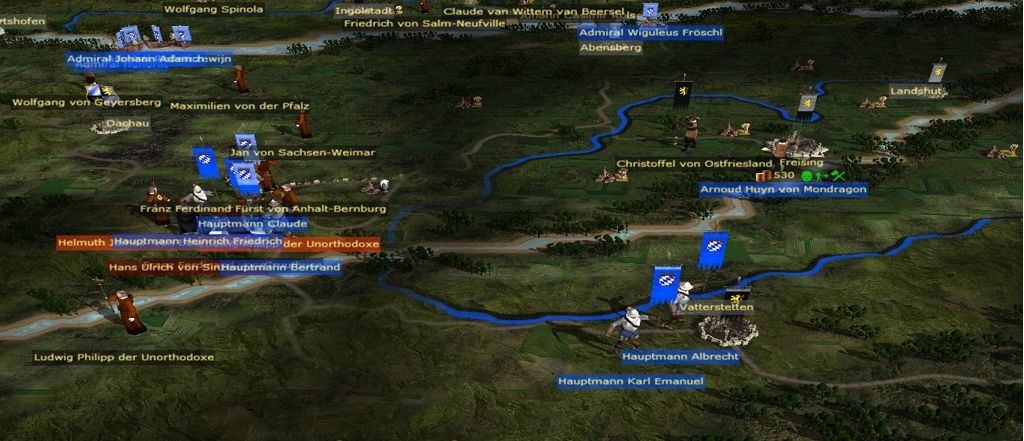Choose Maximilien von der Pfalz's label
This screenshot has width=1024, height=441.
click(x=239, y=105)
